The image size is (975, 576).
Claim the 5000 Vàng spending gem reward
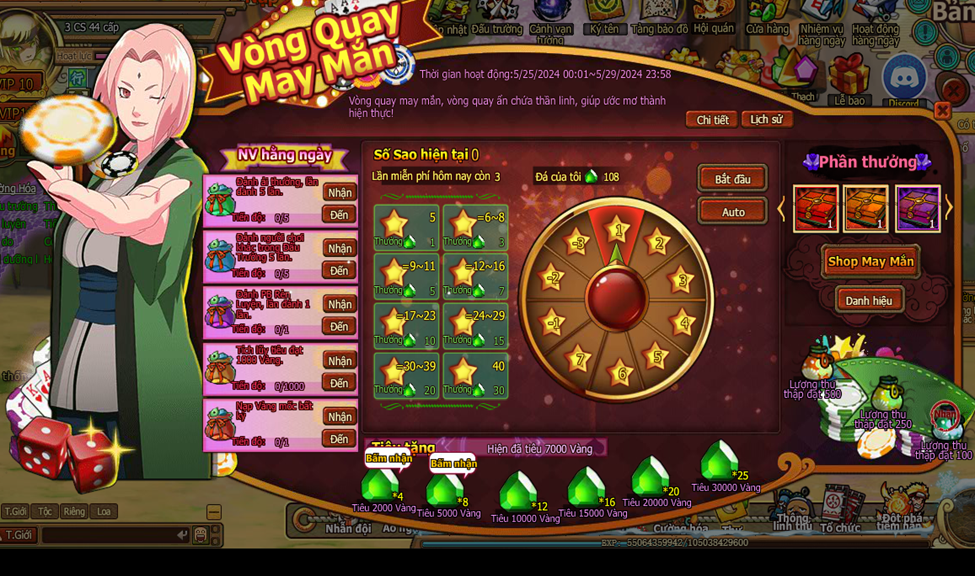pyautogui.click(x=445, y=489)
